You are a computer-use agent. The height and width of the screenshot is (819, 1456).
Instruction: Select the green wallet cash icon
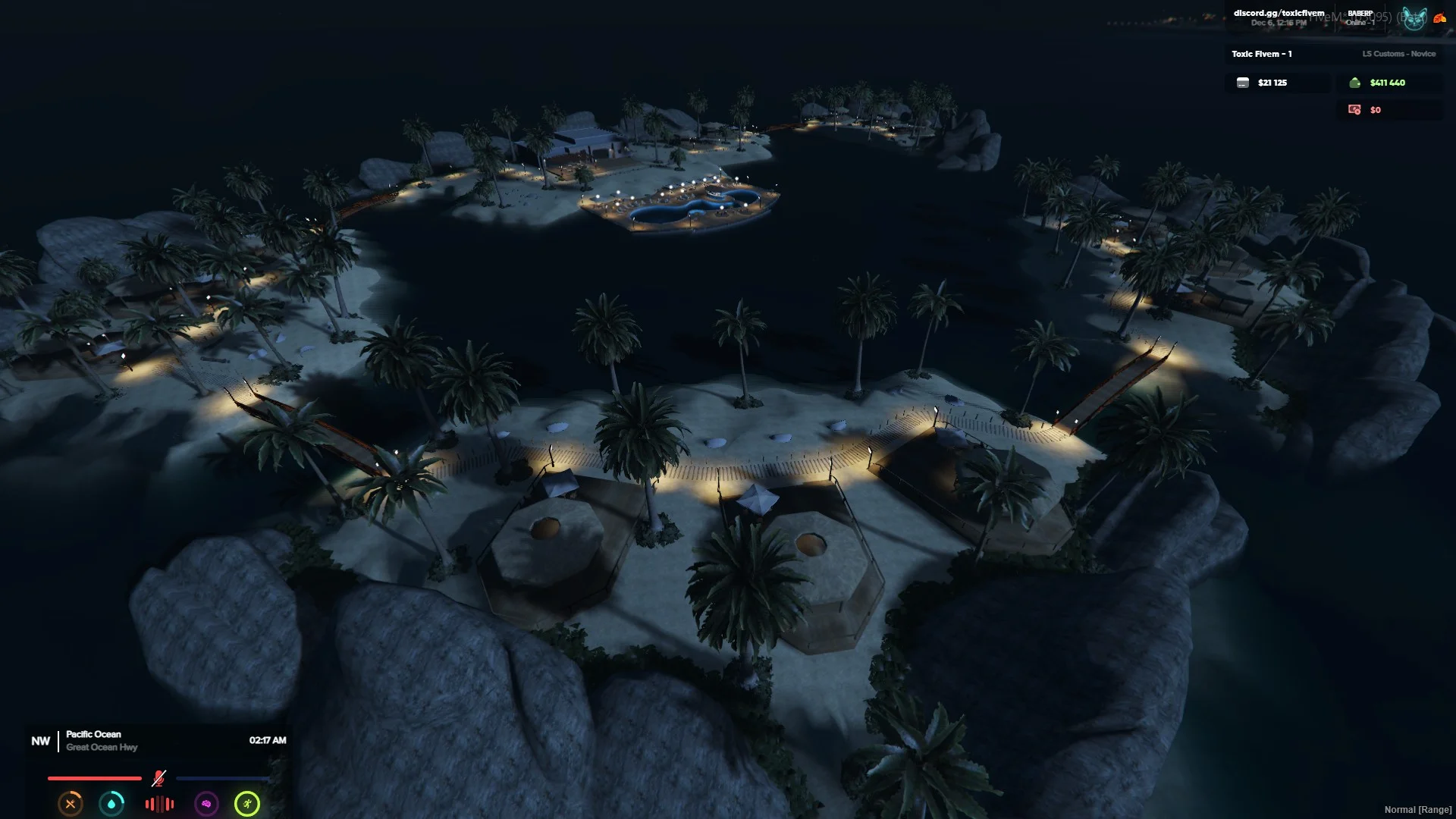tap(1355, 83)
